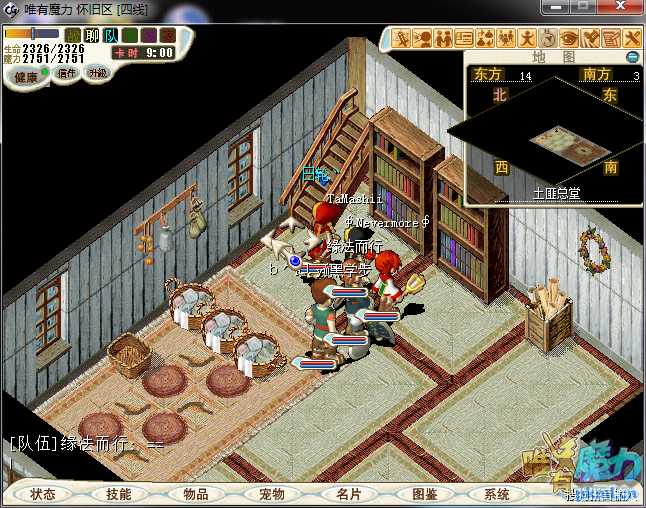Open the 物品 items menu

tap(195, 494)
